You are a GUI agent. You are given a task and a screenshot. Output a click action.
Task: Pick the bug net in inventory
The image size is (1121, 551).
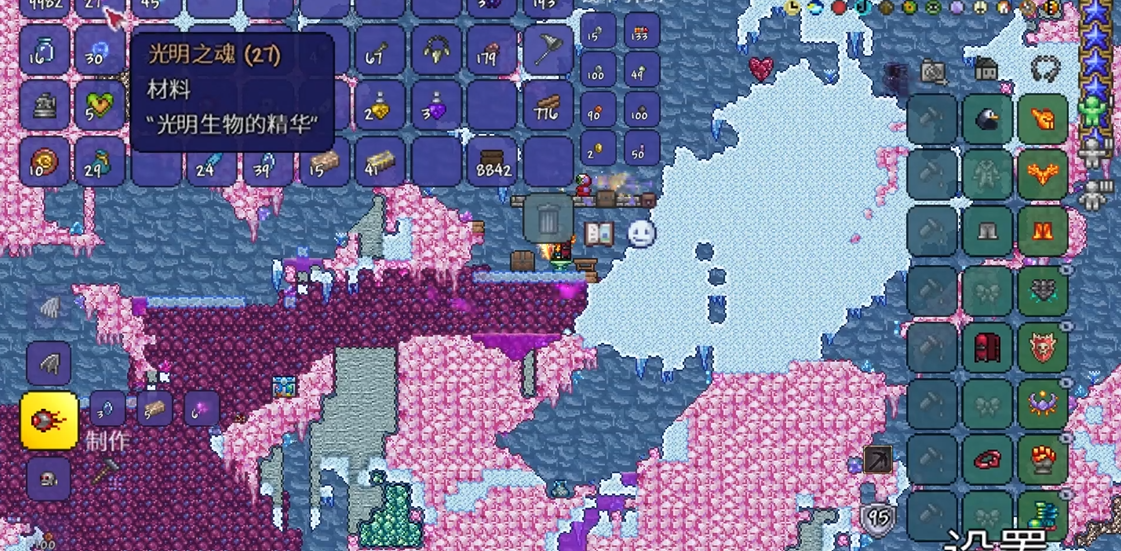[x=548, y=50]
